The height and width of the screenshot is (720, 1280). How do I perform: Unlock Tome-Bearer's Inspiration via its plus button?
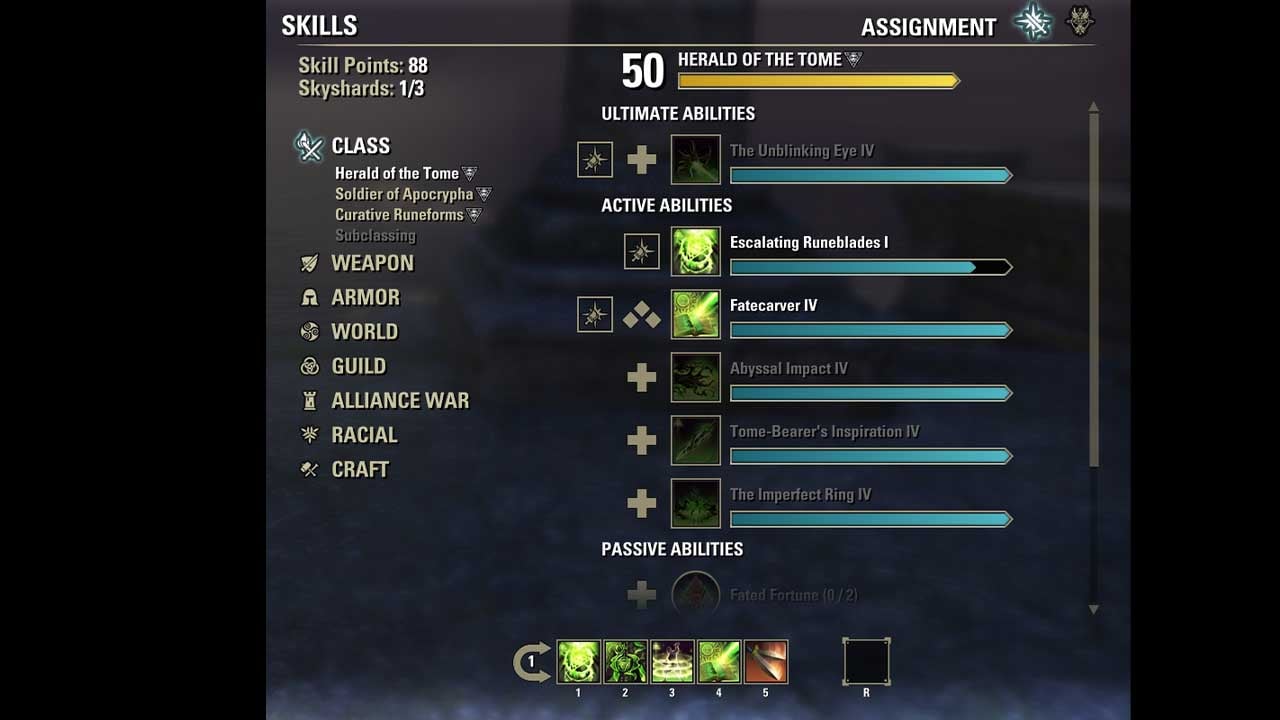(642, 440)
